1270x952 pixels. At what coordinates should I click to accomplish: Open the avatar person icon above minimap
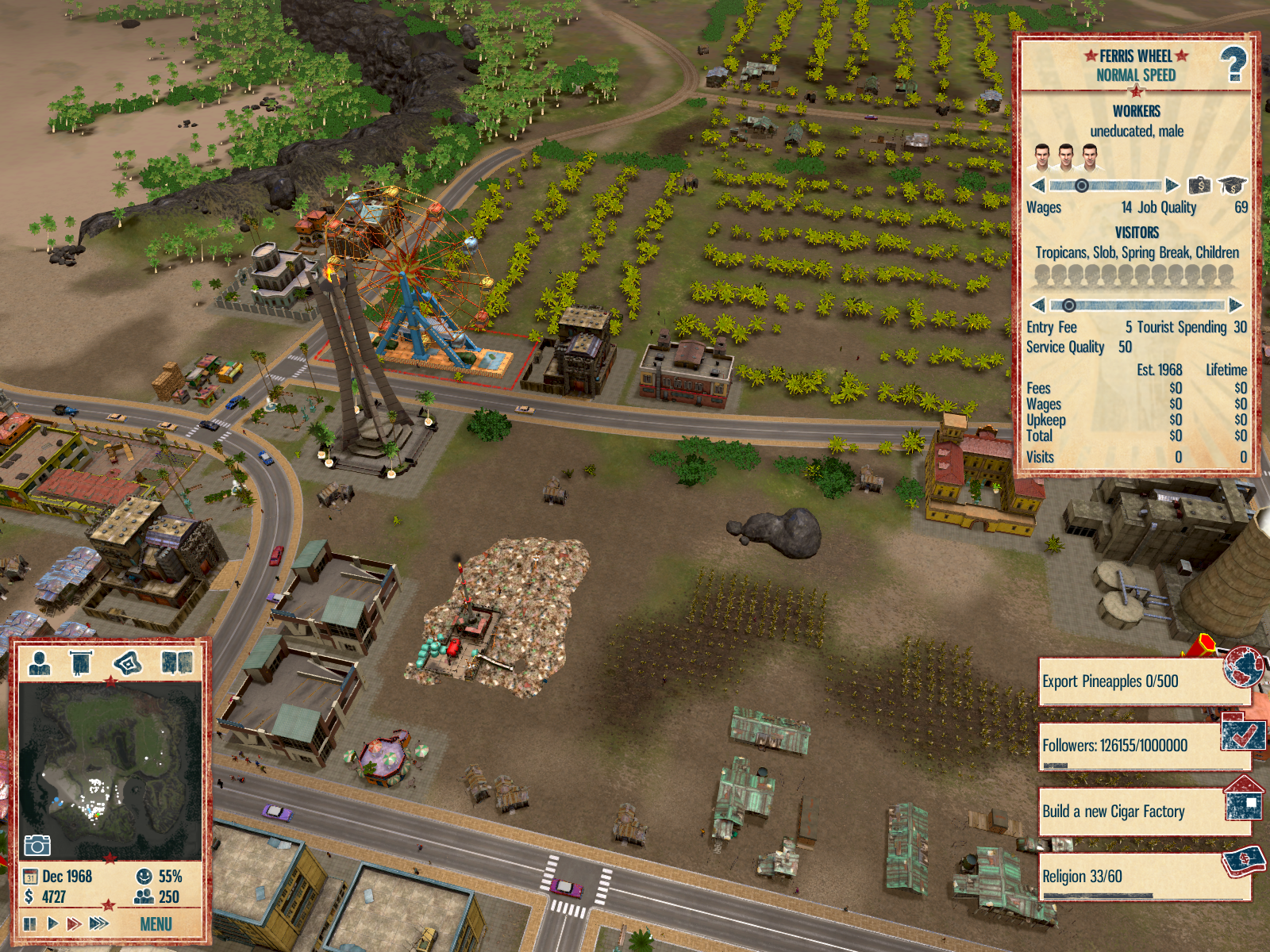(x=39, y=662)
